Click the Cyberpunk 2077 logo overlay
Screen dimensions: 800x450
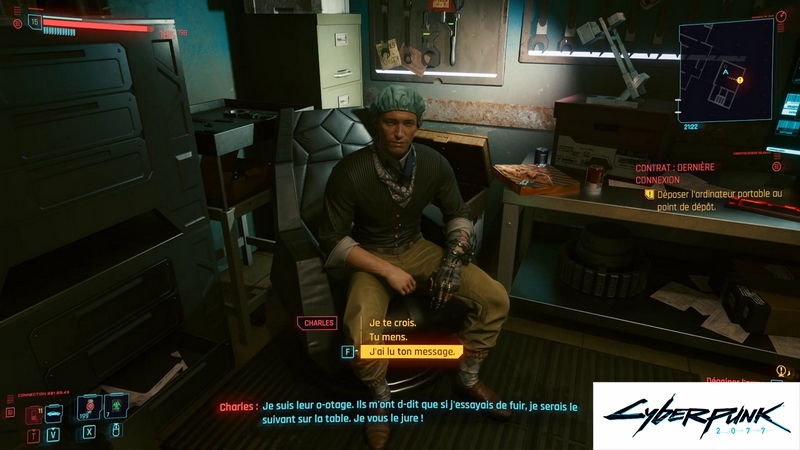[x=695, y=415]
